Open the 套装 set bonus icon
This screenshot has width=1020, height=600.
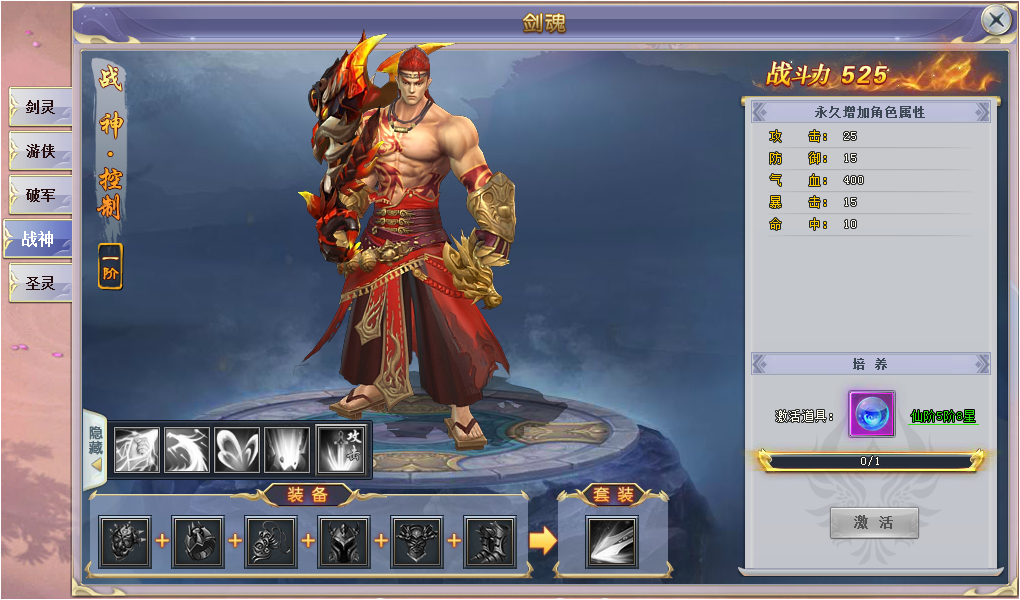pyautogui.click(x=611, y=542)
